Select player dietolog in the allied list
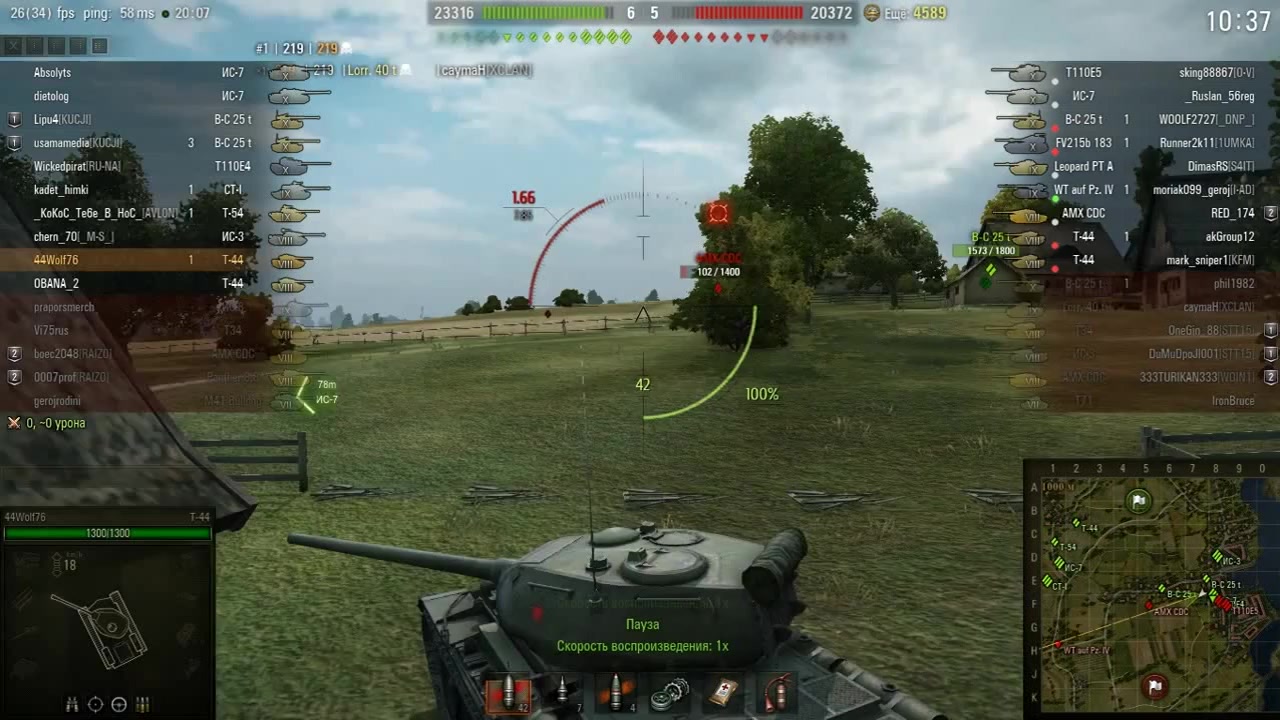 (51, 97)
